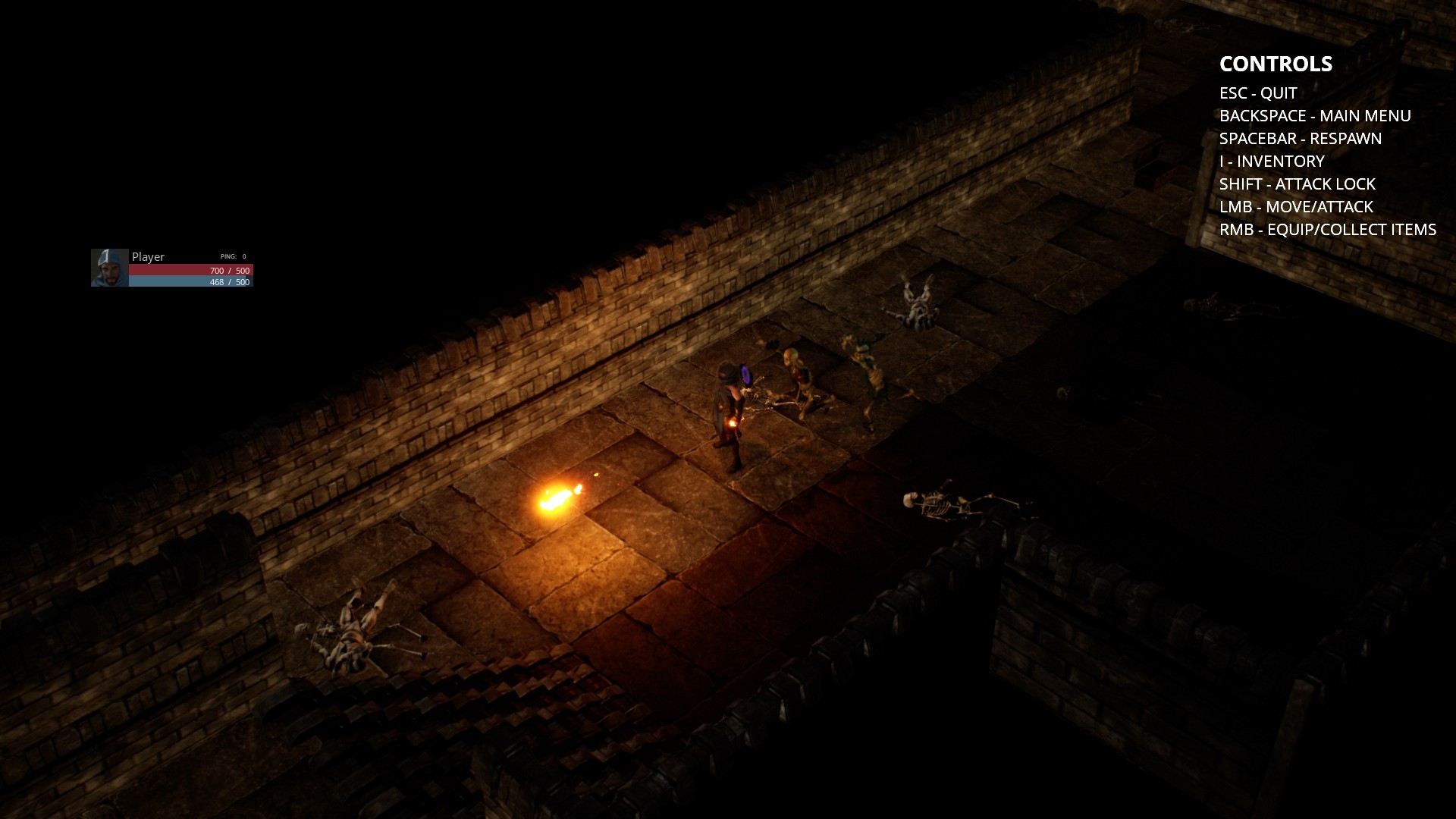
Task: Click the green creature near the staircase
Action: 868,364
